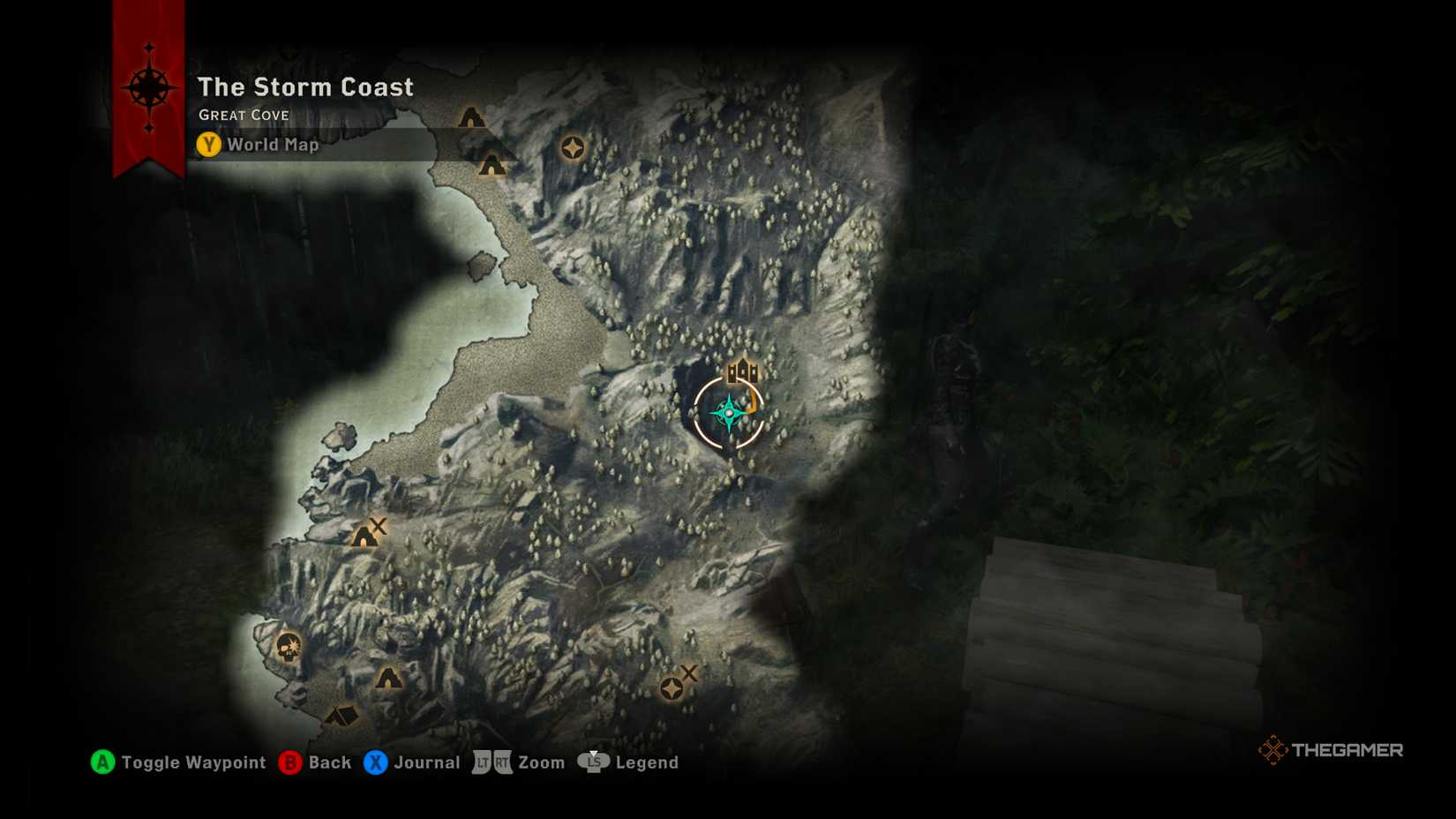This screenshot has height=819, width=1456.
Task: Select the skull danger marker on the coast
Action: click(288, 647)
